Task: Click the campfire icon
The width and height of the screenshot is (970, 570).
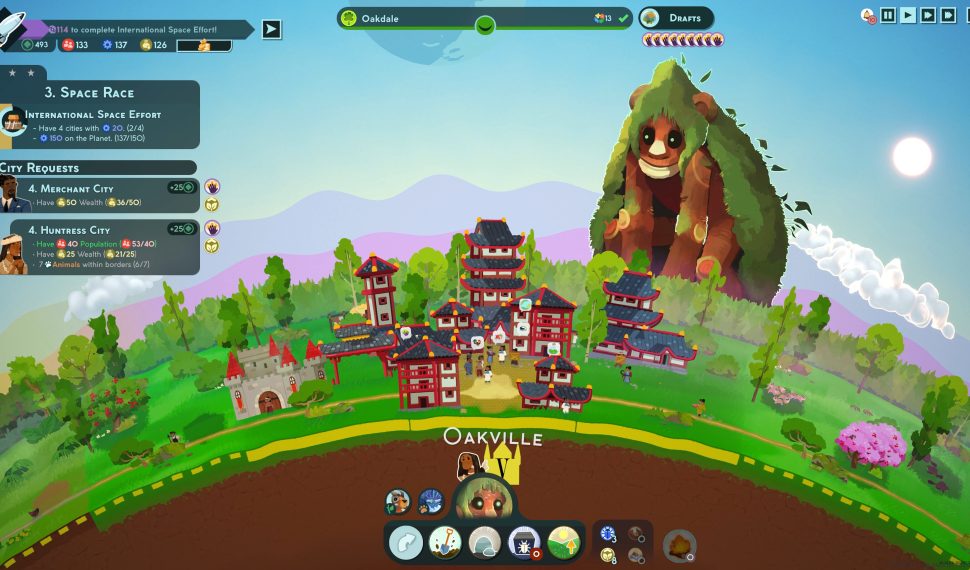Action: coord(679,545)
